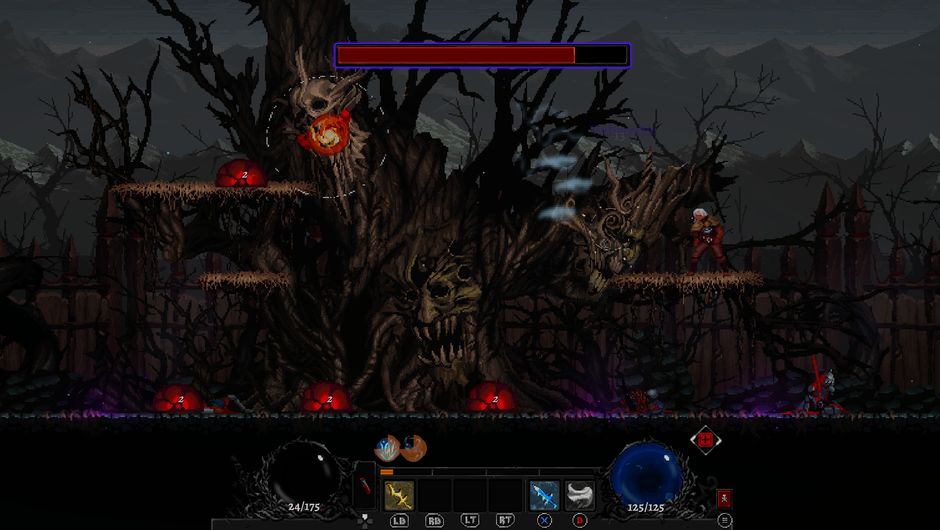Inspect the blue crystal buff icon

pos(387,448)
